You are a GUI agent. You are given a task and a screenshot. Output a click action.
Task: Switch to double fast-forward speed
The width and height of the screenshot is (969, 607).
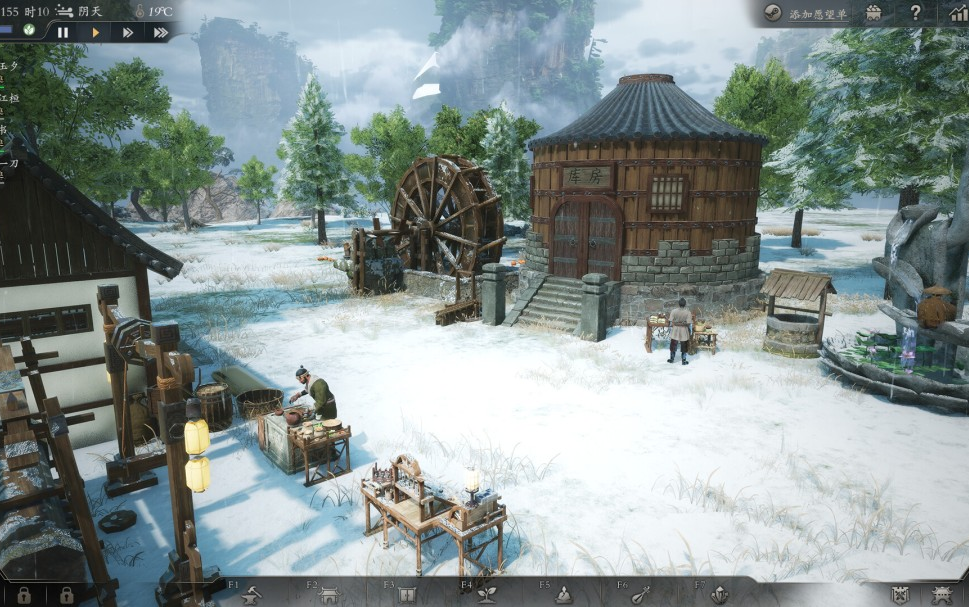click(127, 32)
